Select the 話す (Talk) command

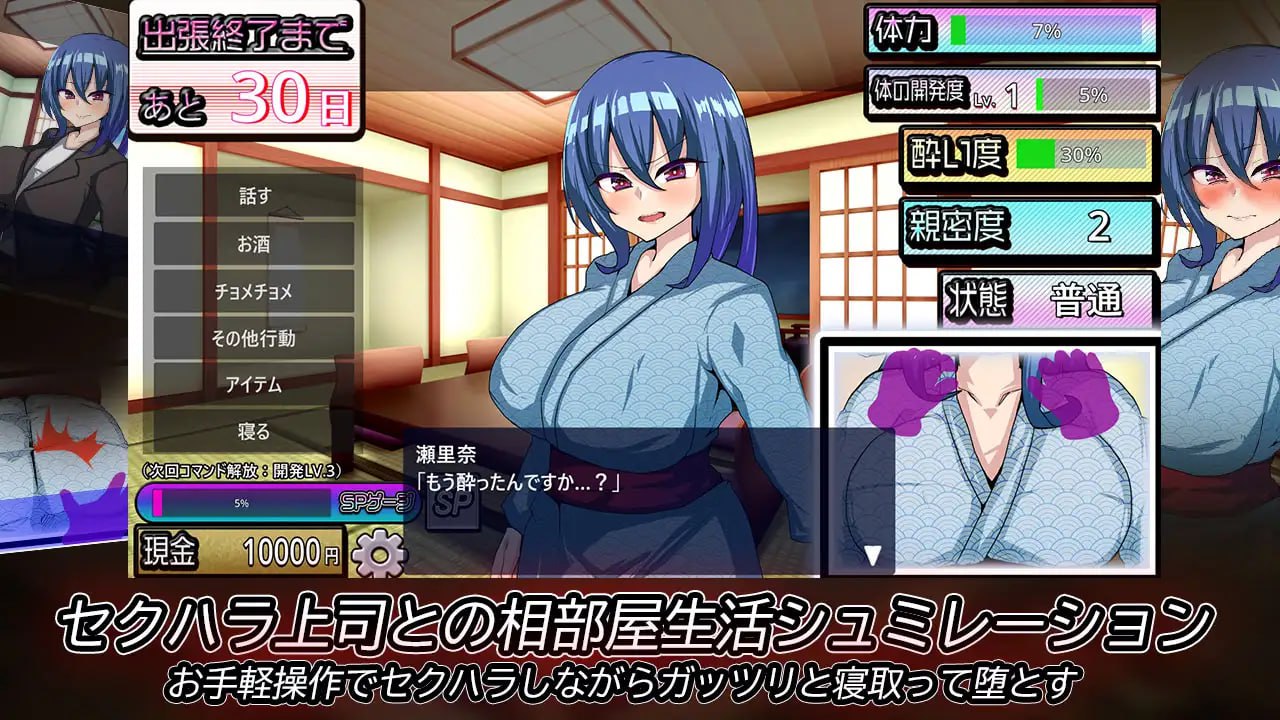click(253, 196)
